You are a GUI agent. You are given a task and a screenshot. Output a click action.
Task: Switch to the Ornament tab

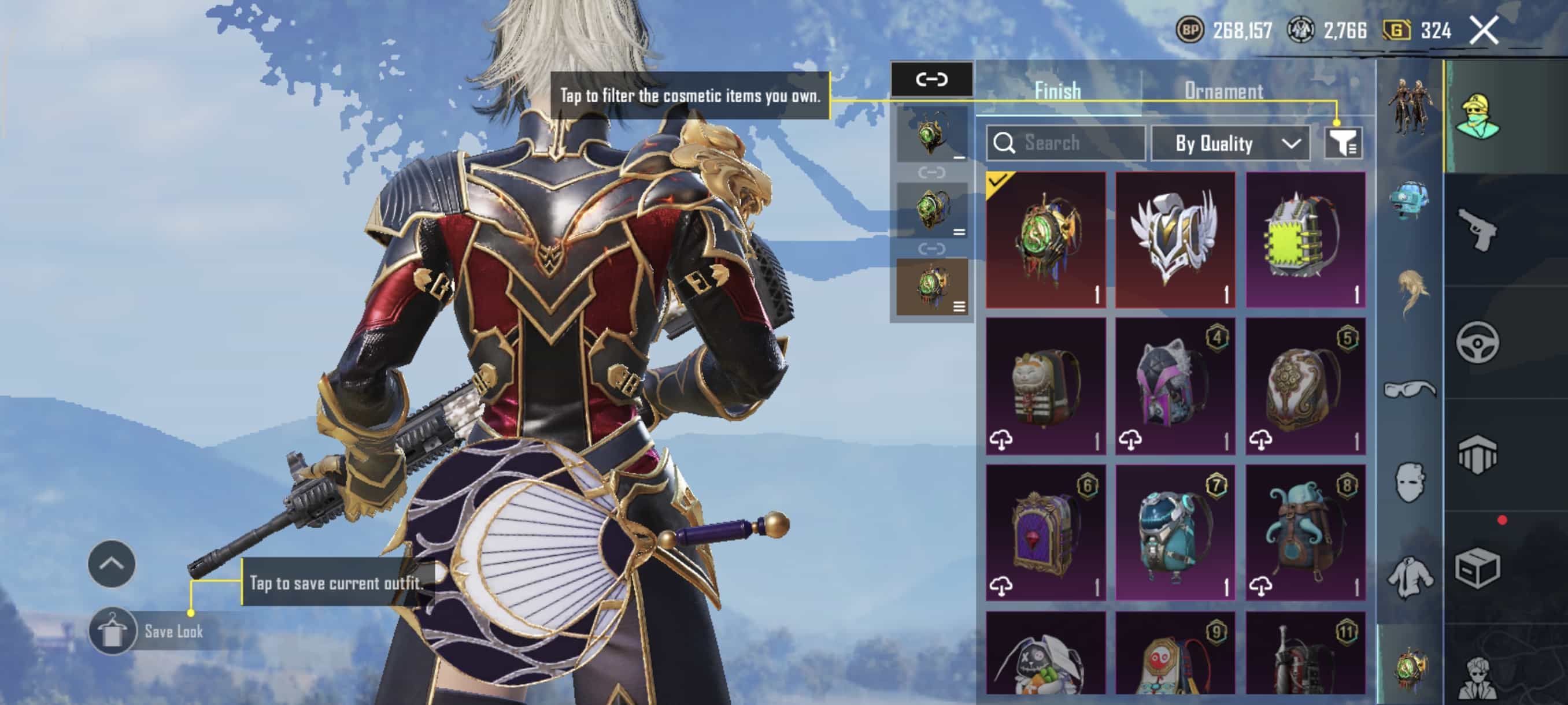pos(1223,91)
